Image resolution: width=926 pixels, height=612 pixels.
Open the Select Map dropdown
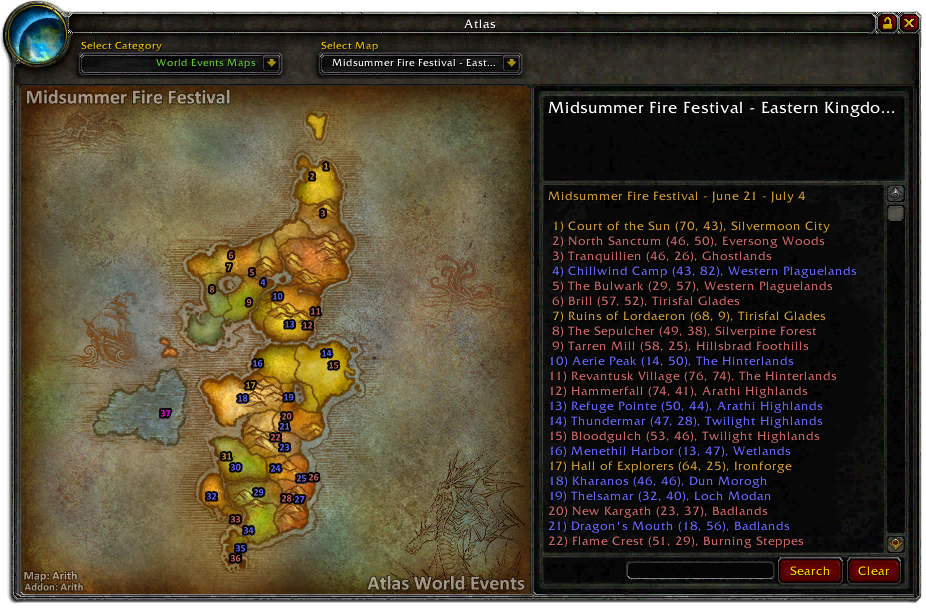tap(511, 63)
